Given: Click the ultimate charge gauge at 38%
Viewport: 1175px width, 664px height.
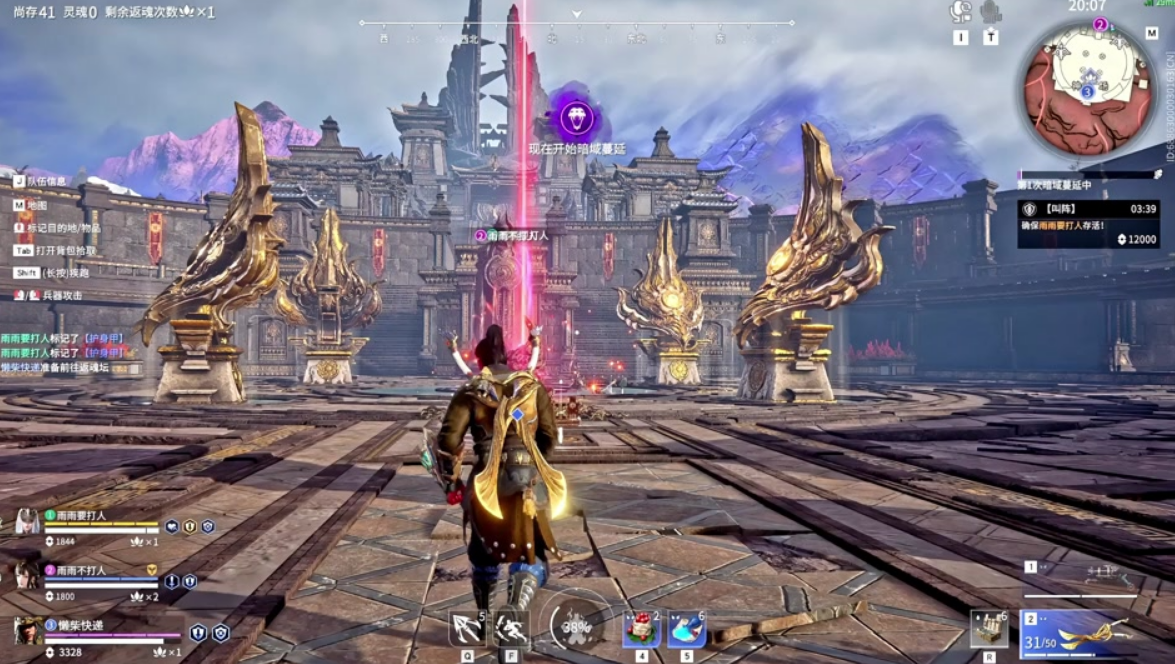Looking at the screenshot, I should (578, 626).
